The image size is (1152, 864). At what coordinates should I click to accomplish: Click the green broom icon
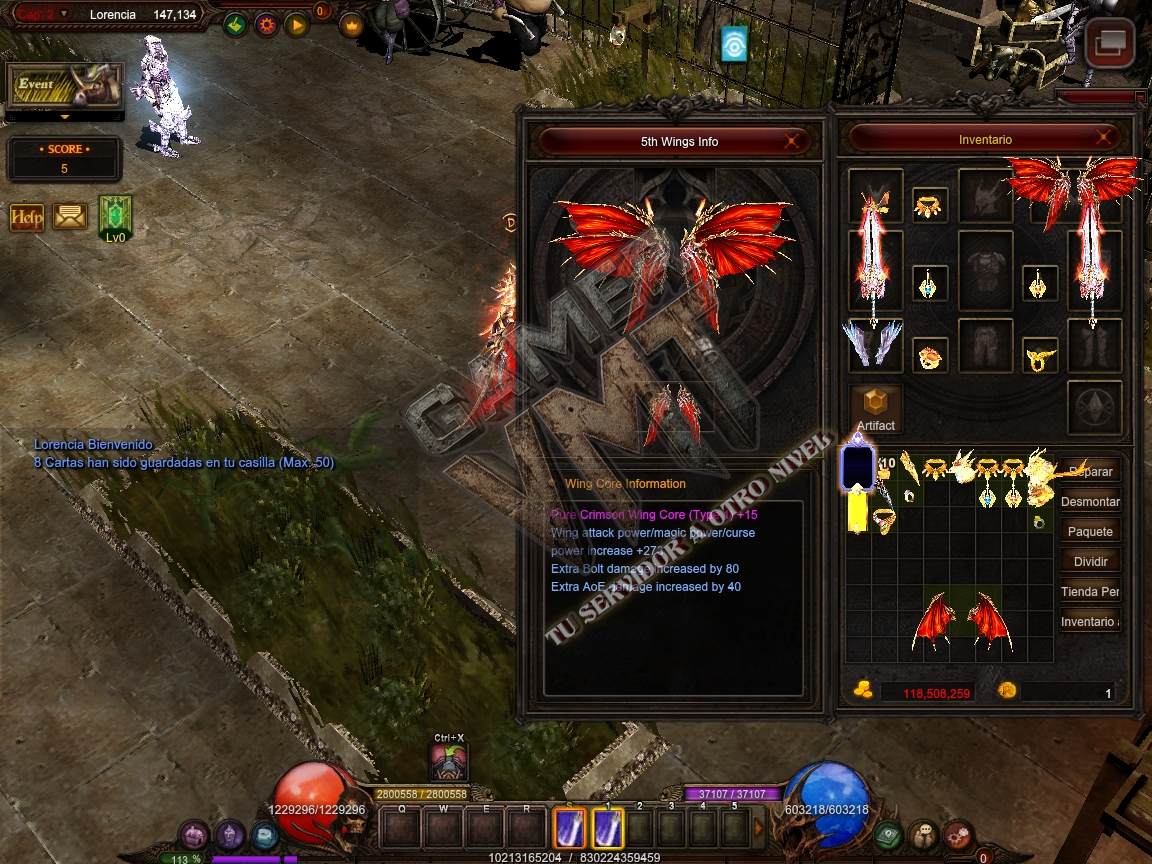tap(235, 25)
